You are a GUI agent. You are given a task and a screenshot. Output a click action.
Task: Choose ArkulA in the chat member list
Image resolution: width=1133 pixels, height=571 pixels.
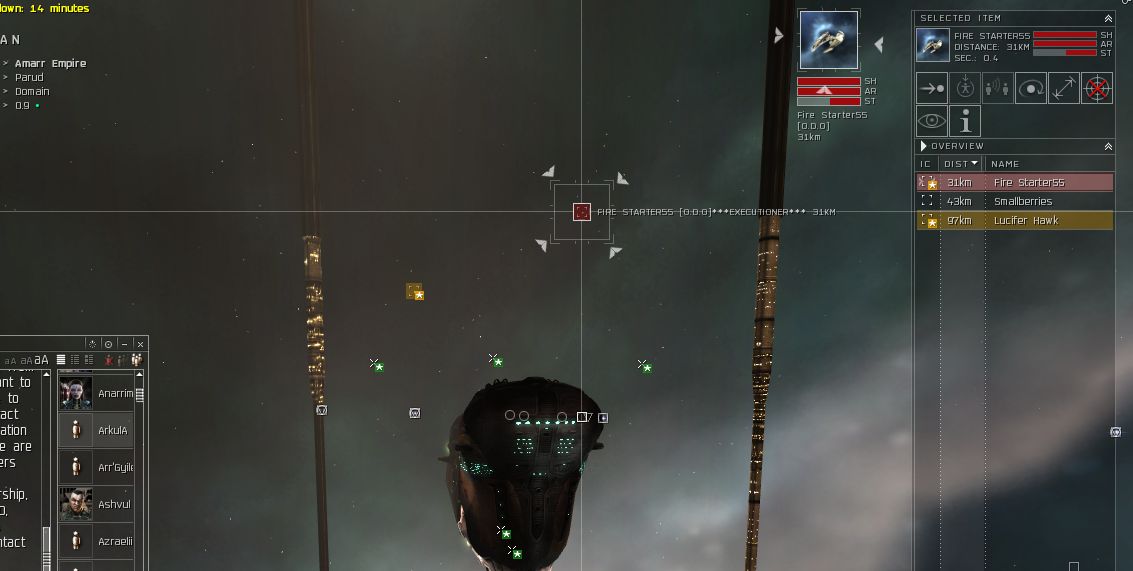[x=113, y=431]
